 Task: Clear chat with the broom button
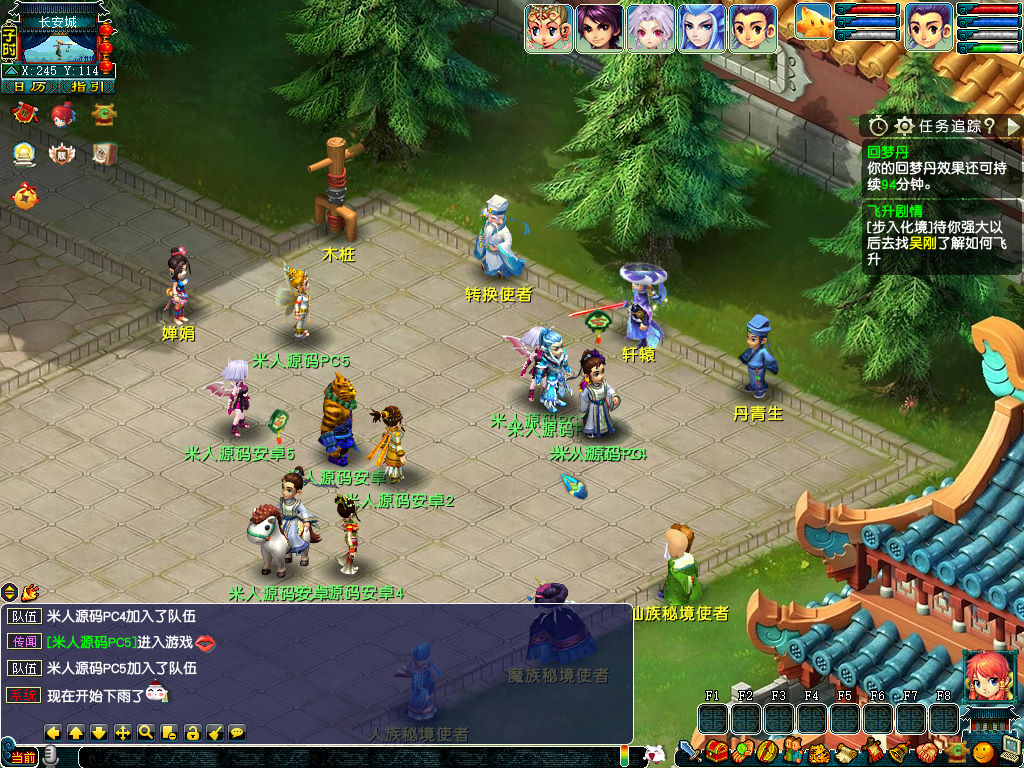coord(214,732)
